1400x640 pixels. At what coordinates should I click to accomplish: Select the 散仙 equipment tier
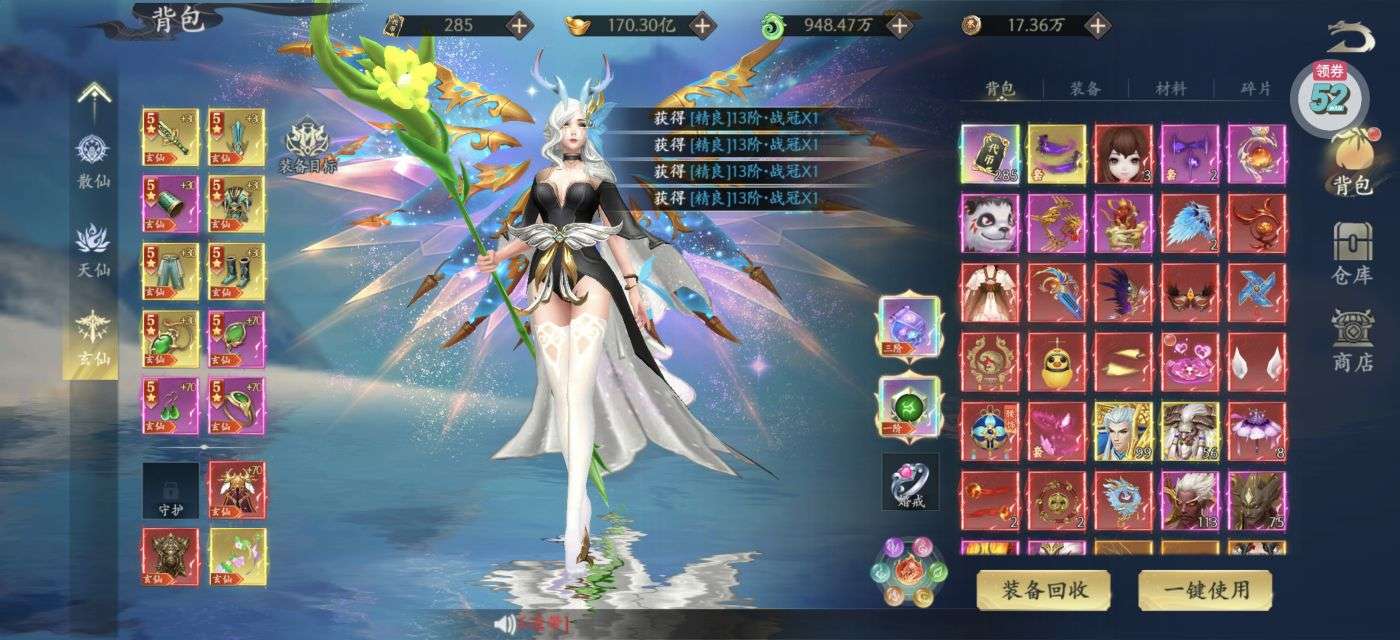coord(93,160)
